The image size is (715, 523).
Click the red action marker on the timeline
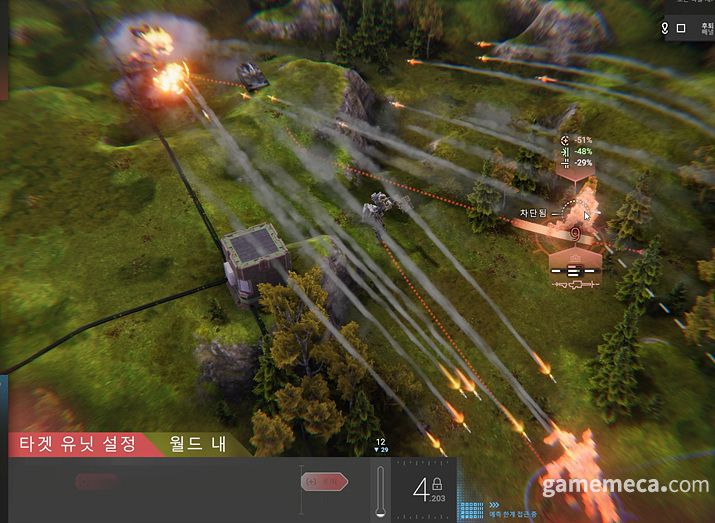[324, 482]
